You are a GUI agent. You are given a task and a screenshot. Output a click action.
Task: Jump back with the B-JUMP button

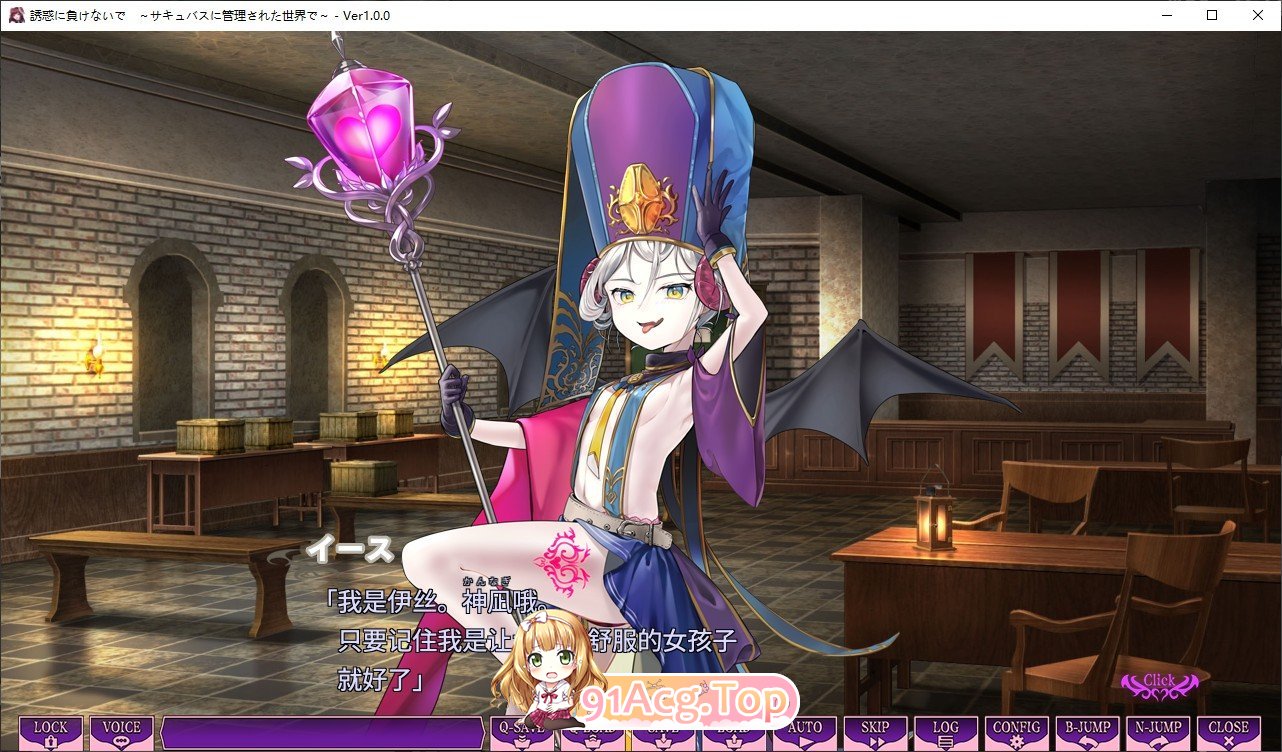(1087, 733)
